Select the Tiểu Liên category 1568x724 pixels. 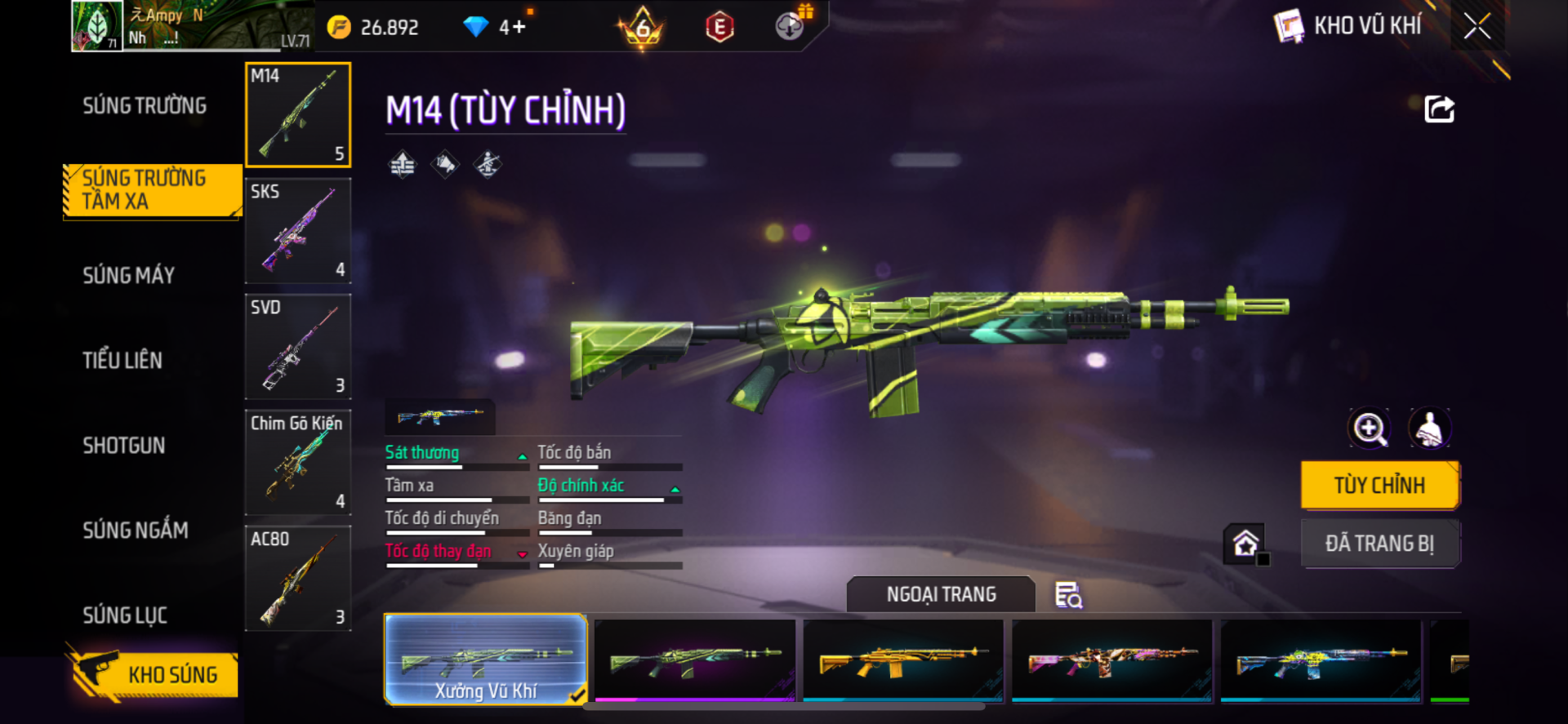click(122, 361)
